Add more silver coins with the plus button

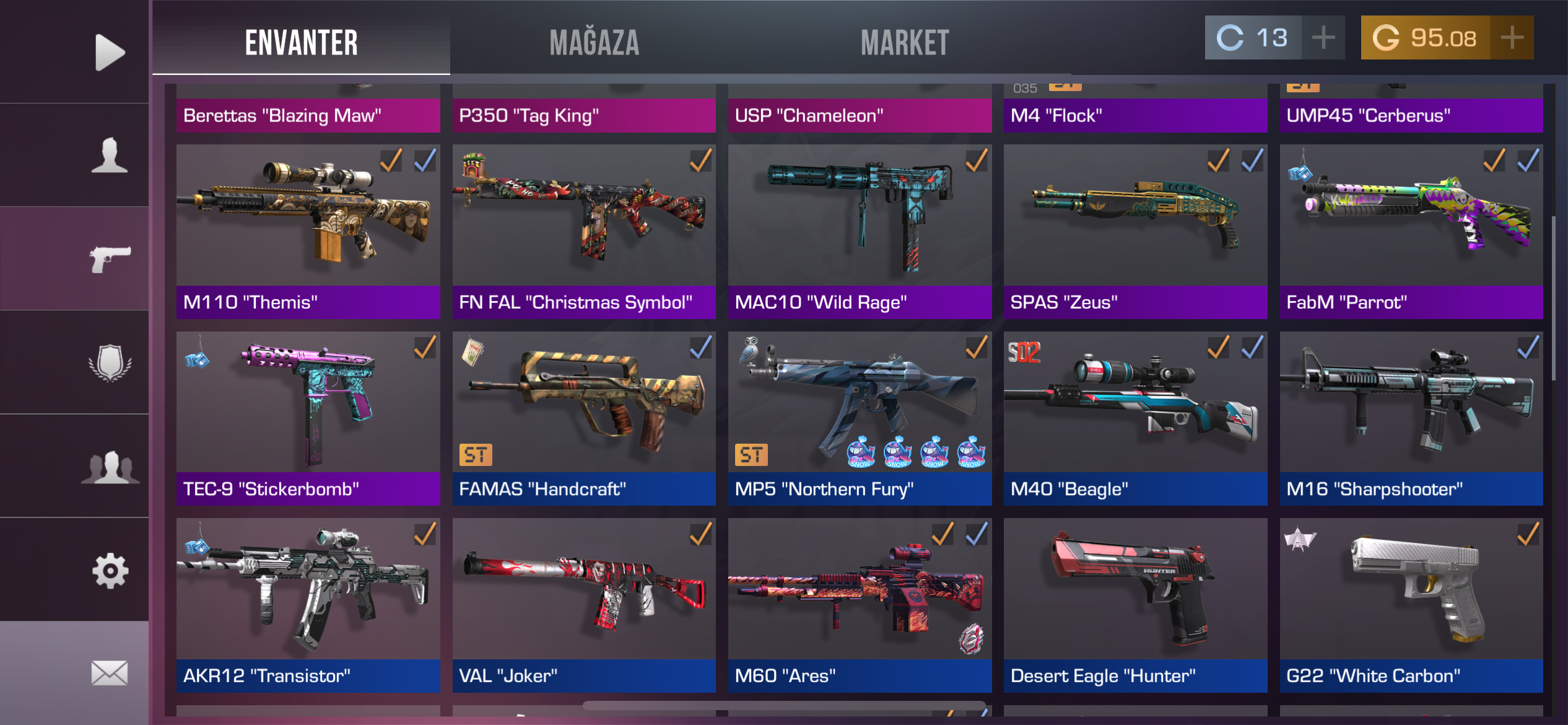pyautogui.click(x=1323, y=38)
